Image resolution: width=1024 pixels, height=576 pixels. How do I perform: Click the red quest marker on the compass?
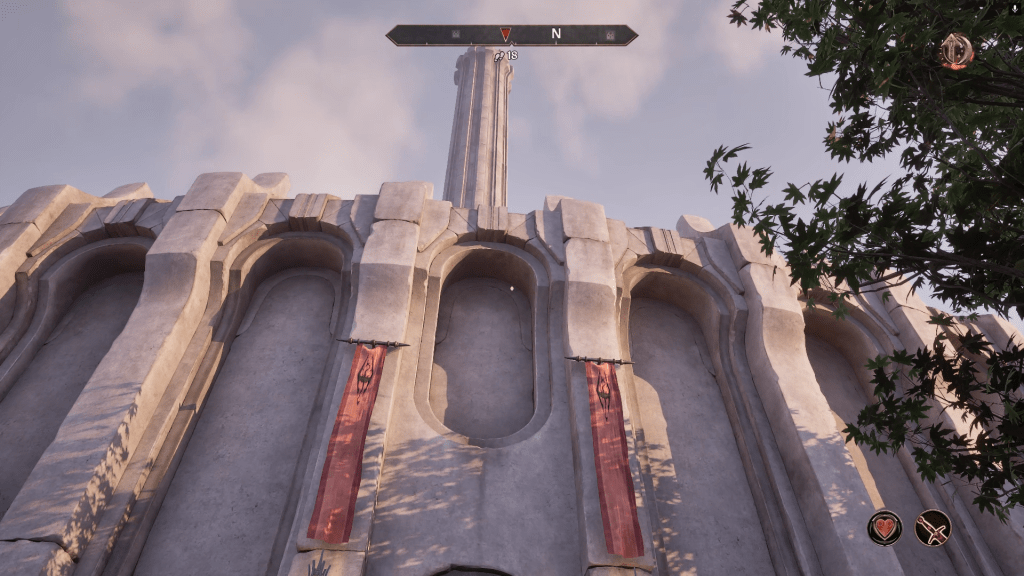[x=505, y=34]
